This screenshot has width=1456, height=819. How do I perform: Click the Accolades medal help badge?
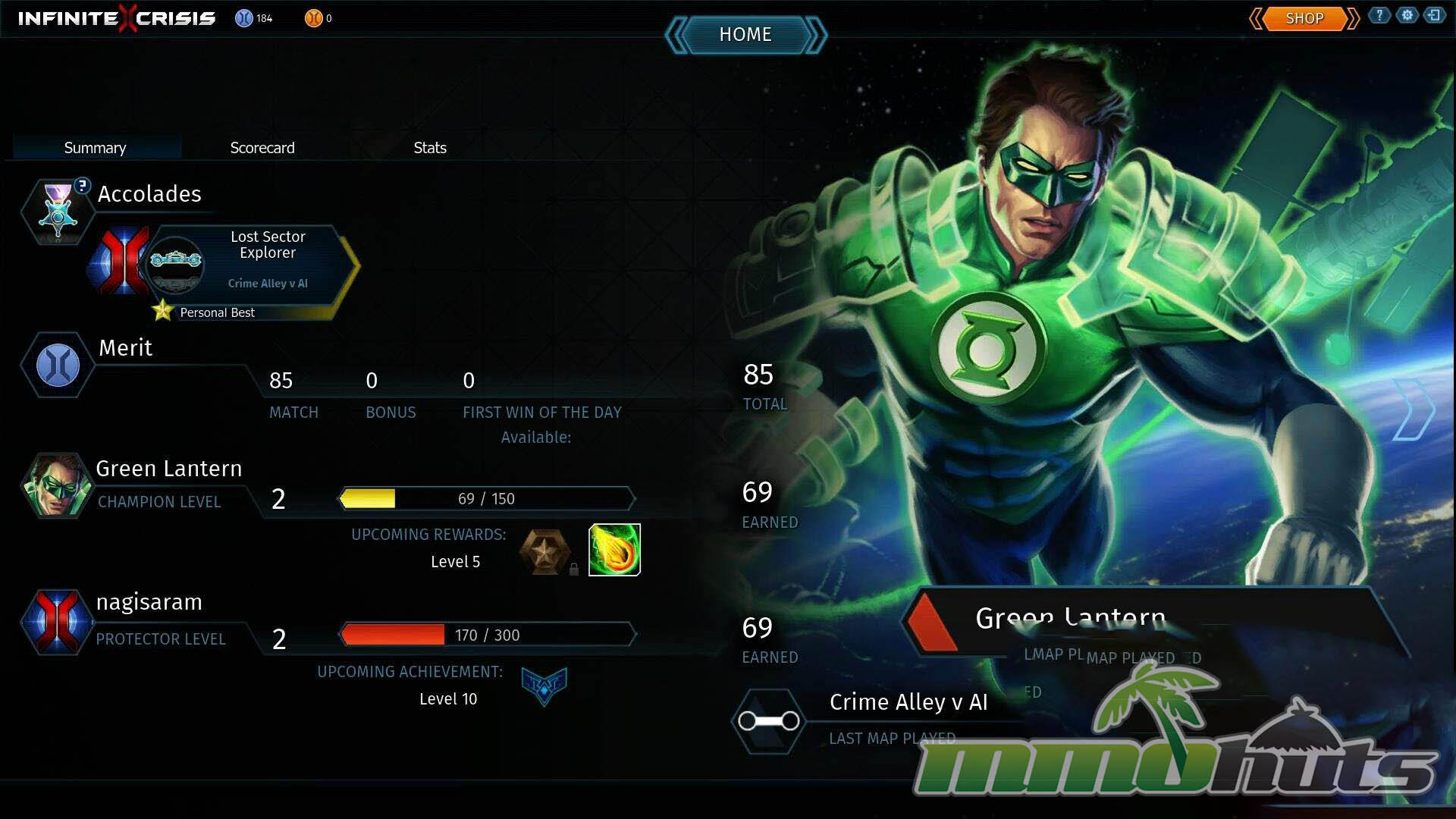(82, 185)
